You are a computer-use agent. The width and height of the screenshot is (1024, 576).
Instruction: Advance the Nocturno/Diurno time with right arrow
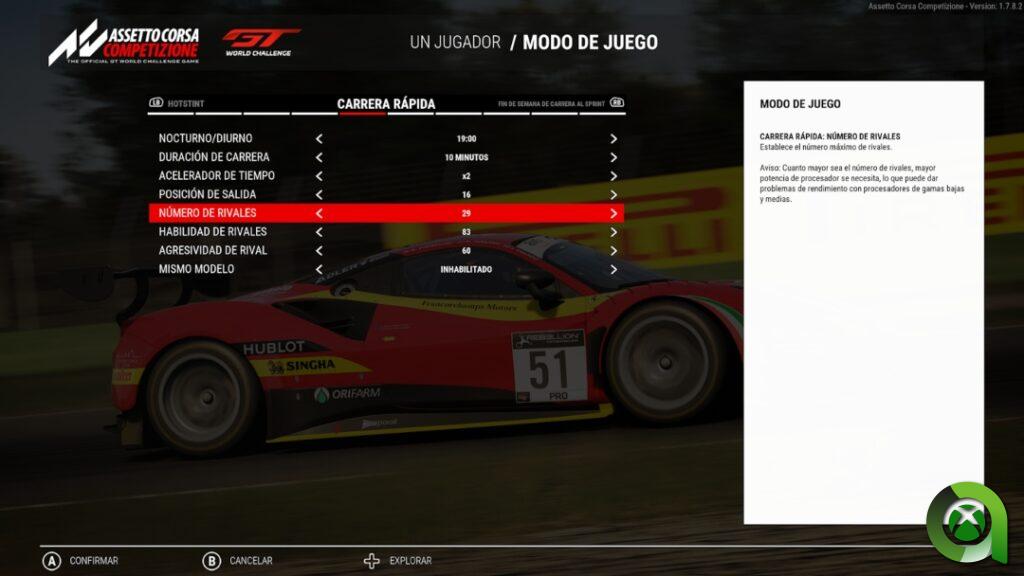click(x=613, y=139)
